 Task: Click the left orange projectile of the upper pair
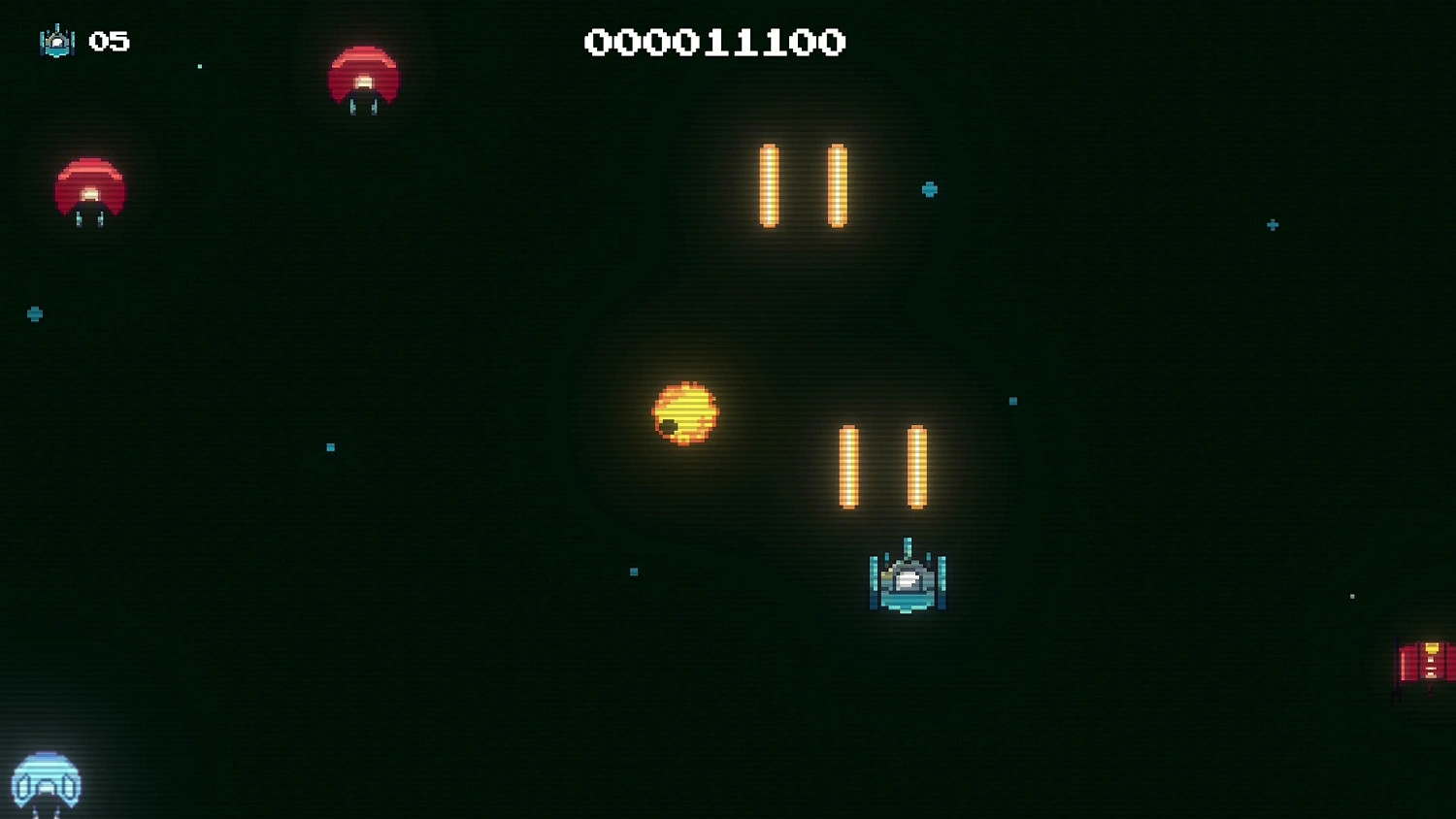click(770, 186)
